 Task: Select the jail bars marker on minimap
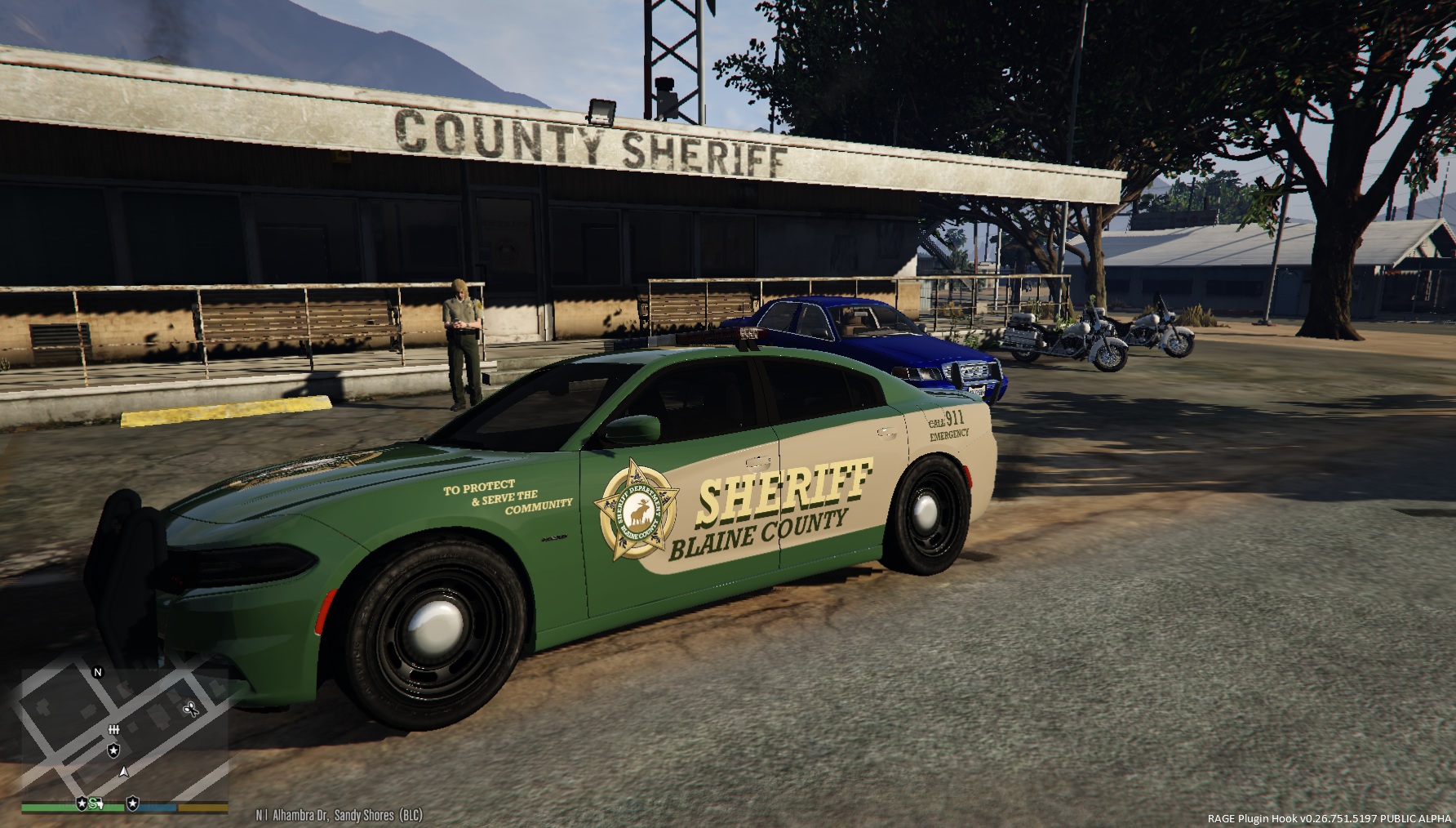pos(114,729)
